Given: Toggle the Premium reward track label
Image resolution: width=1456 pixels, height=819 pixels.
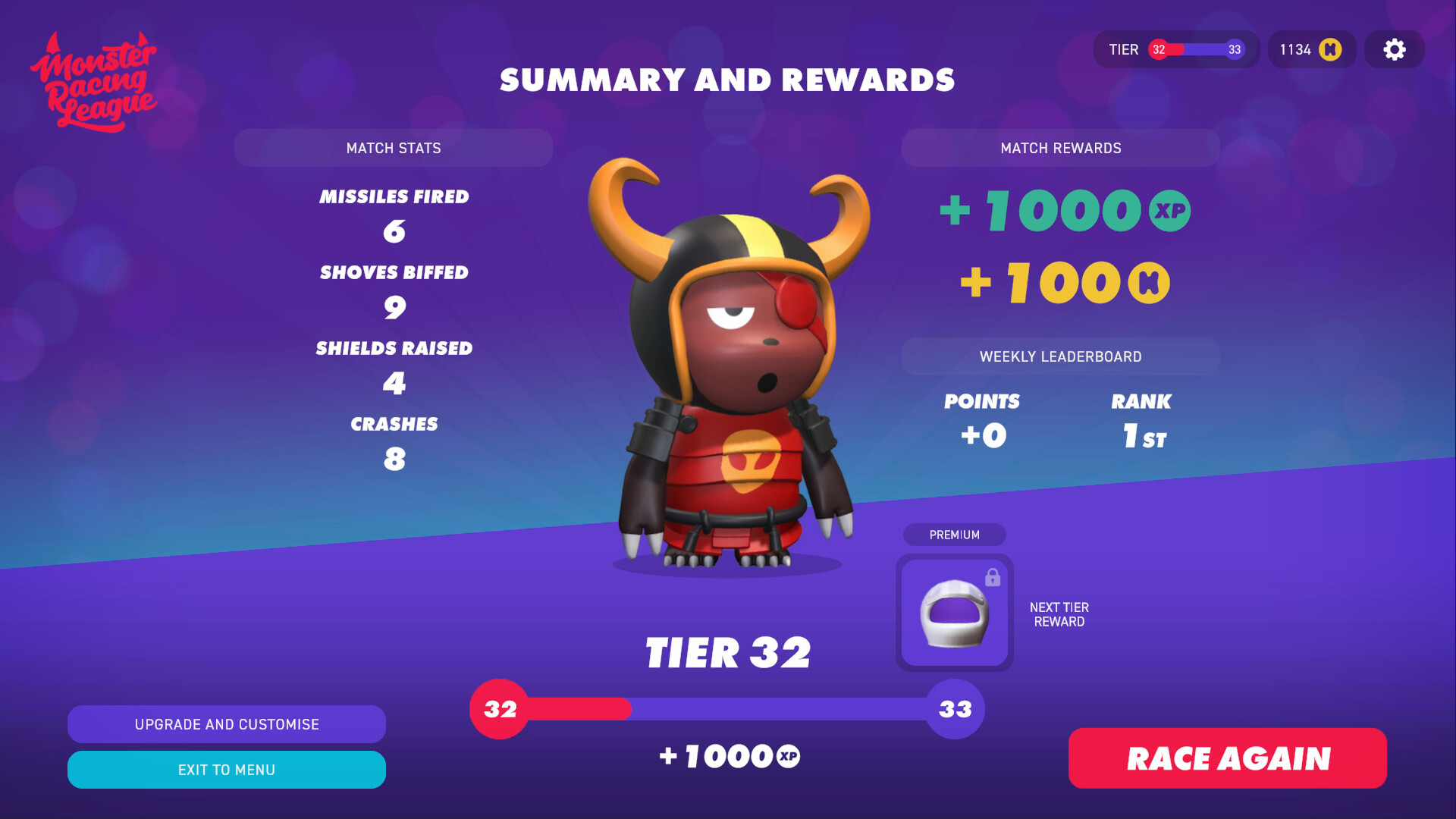Looking at the screenshot, I should pos(954,535).
